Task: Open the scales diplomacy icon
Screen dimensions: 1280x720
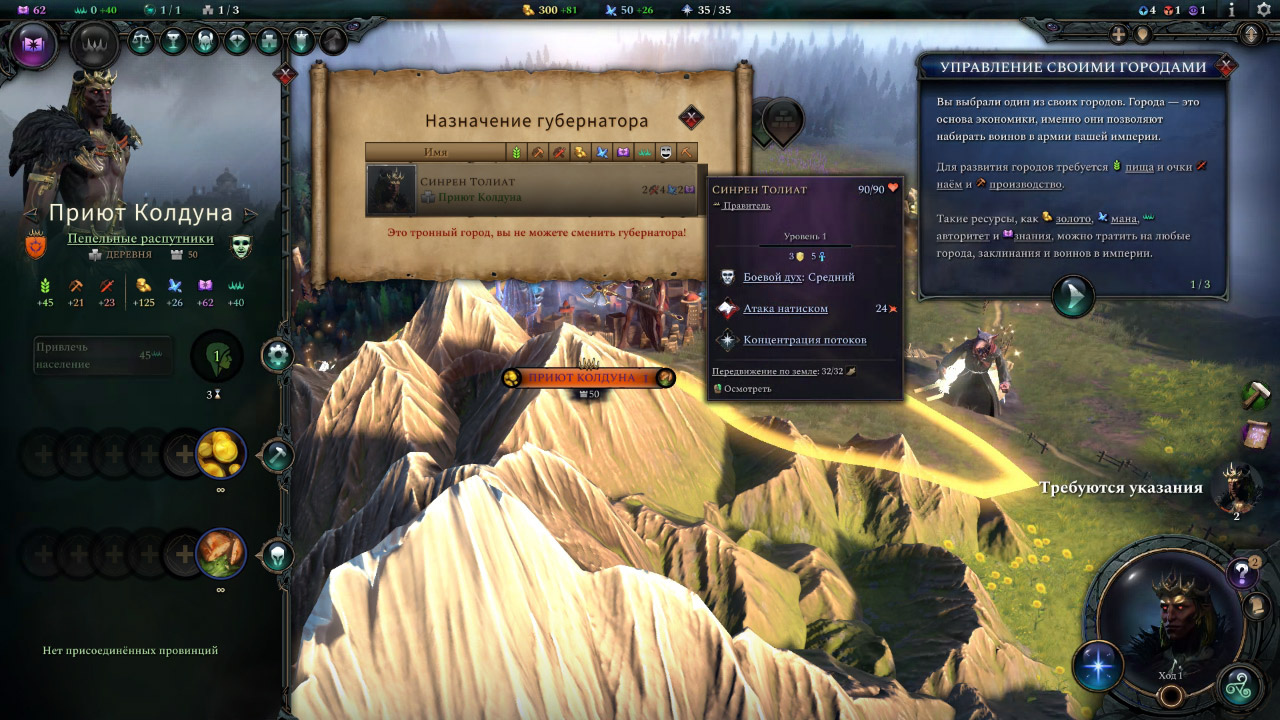Action: (x=142, y=41)
